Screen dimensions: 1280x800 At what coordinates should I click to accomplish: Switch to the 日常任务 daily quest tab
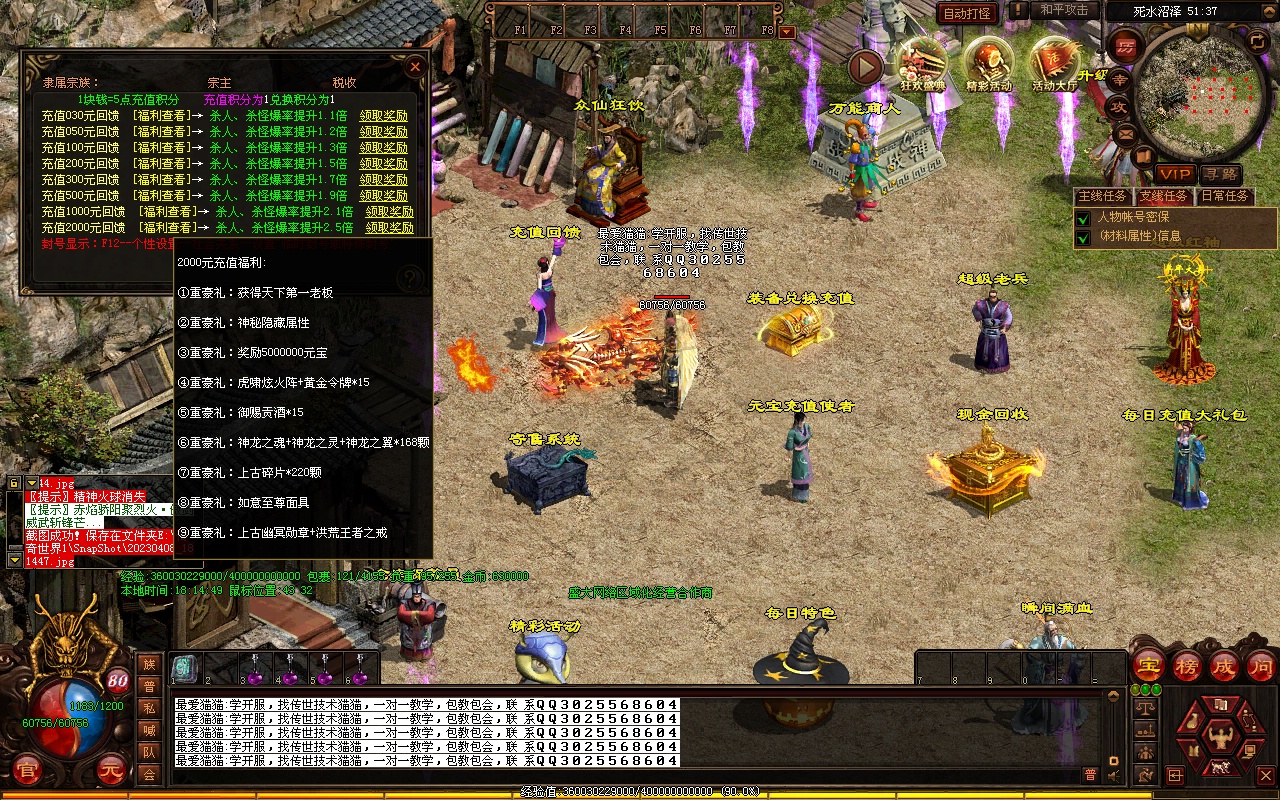coord(1225,196)
